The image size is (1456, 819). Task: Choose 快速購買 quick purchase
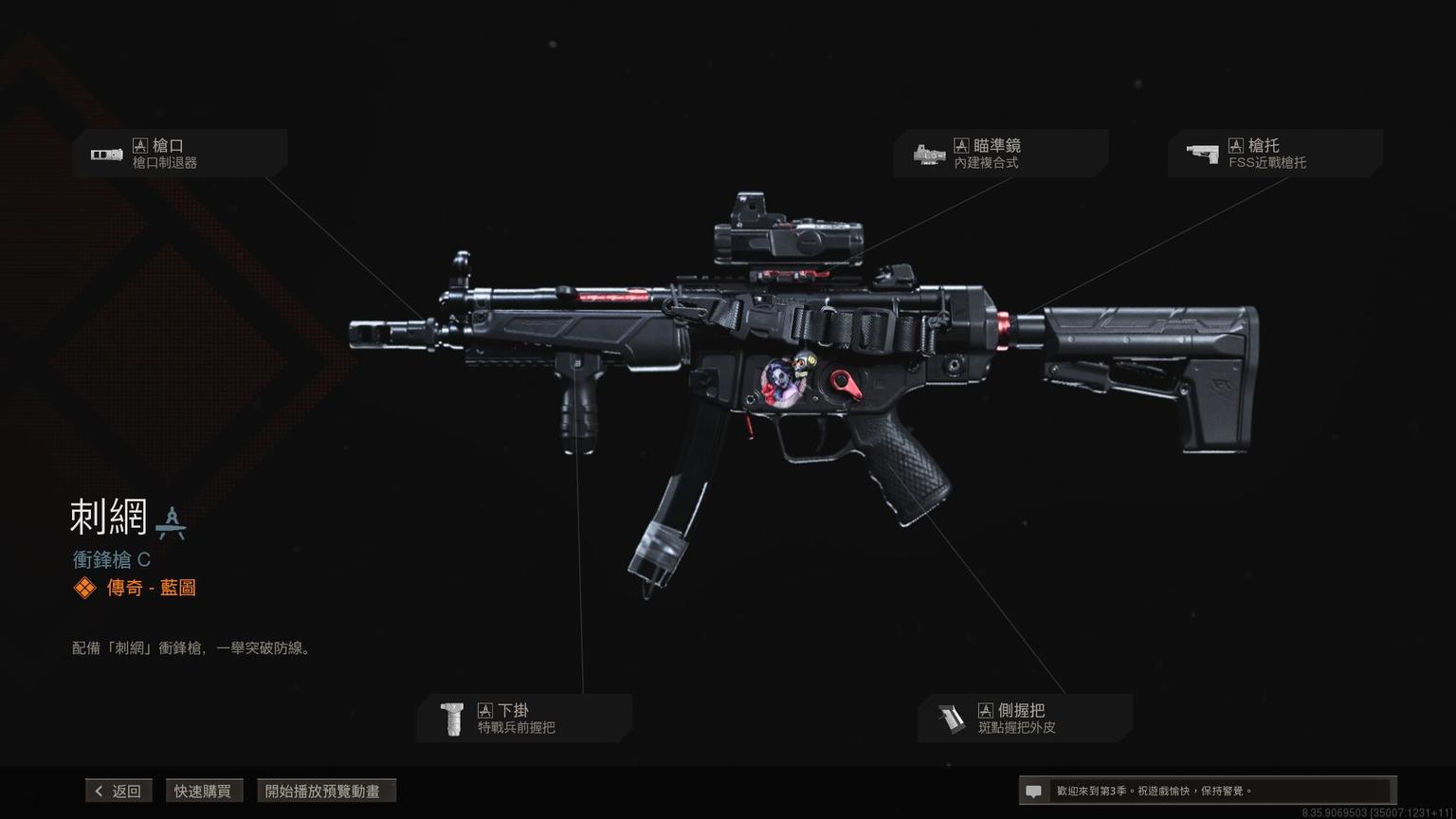[x=203, y=791]
